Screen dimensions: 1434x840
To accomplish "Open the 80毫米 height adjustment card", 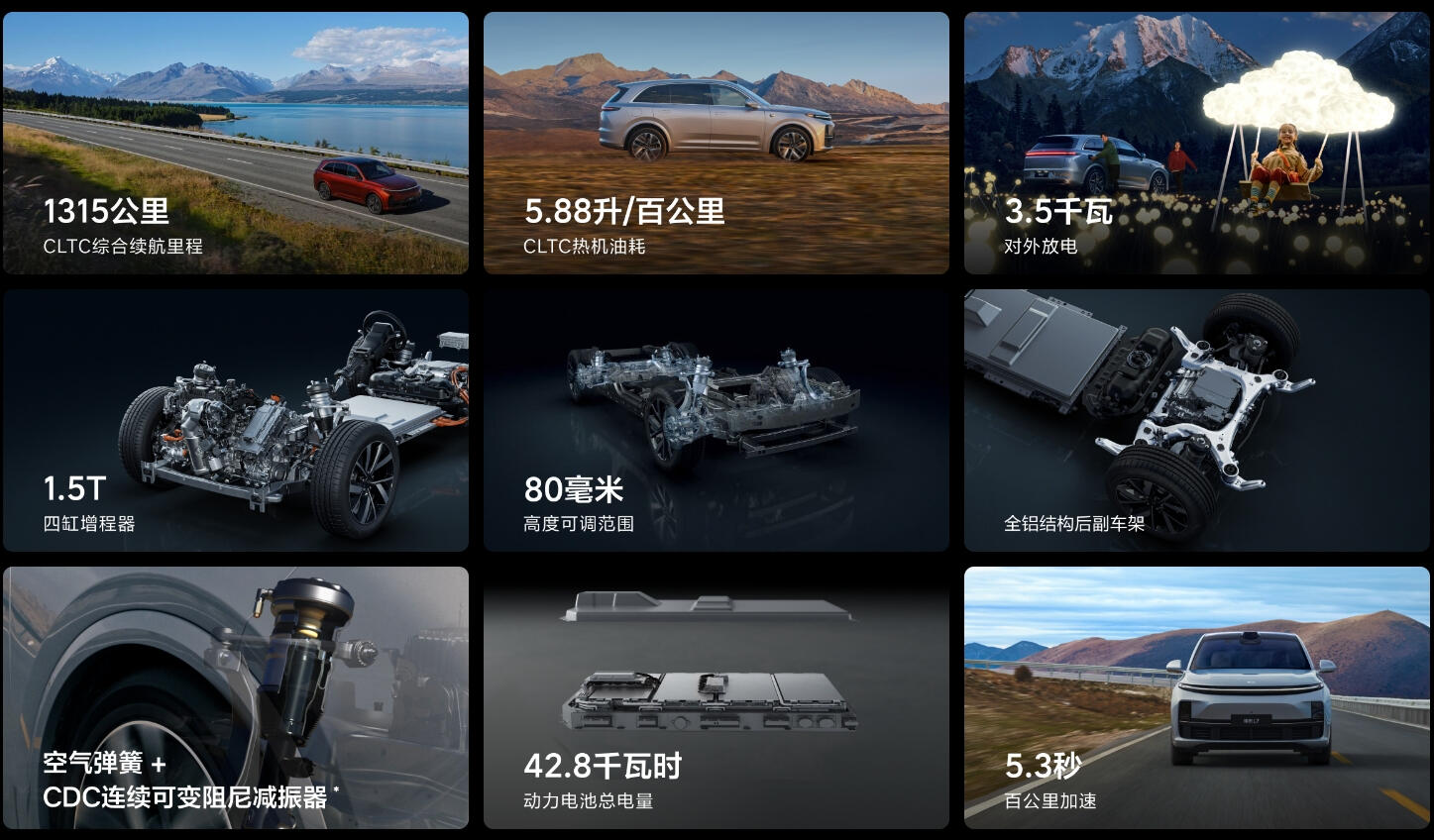I will pyautogui.click(x=716, y=420).
